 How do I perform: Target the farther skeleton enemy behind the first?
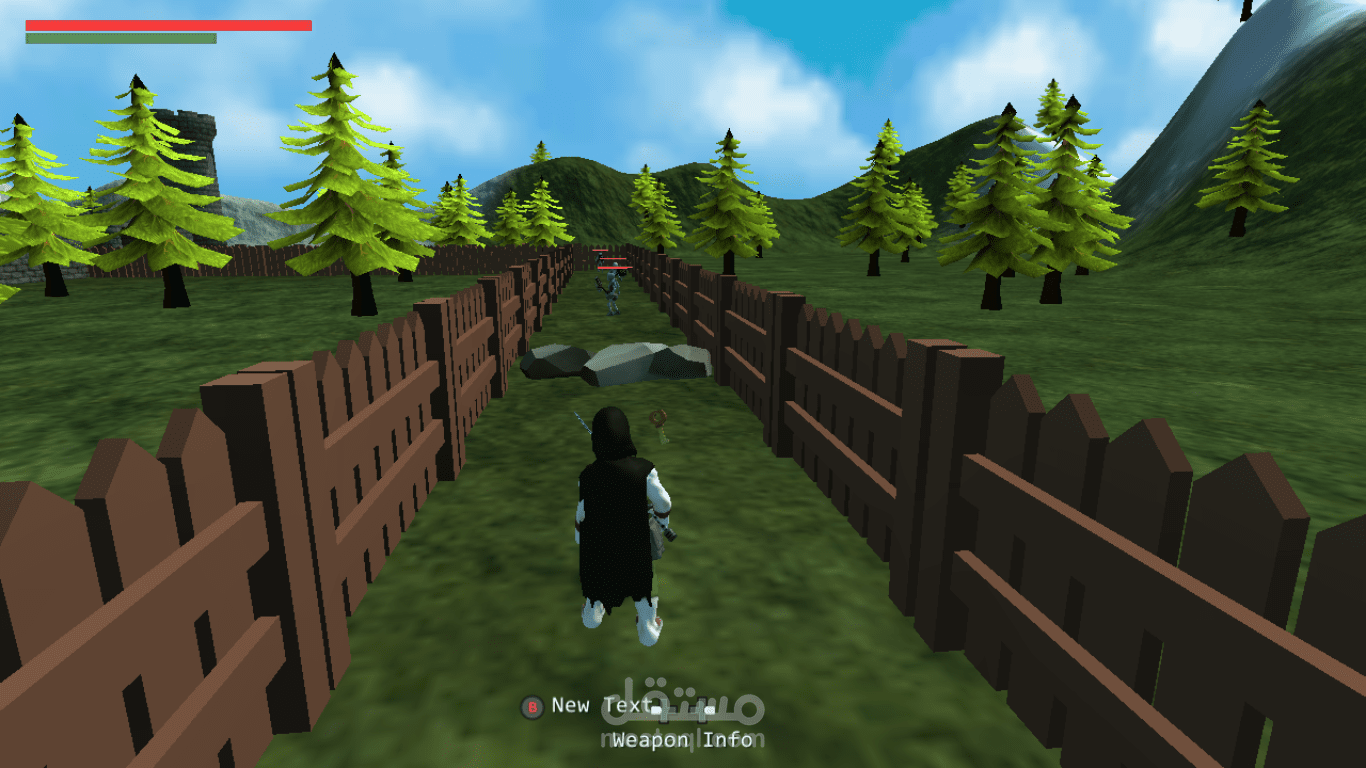599,262
